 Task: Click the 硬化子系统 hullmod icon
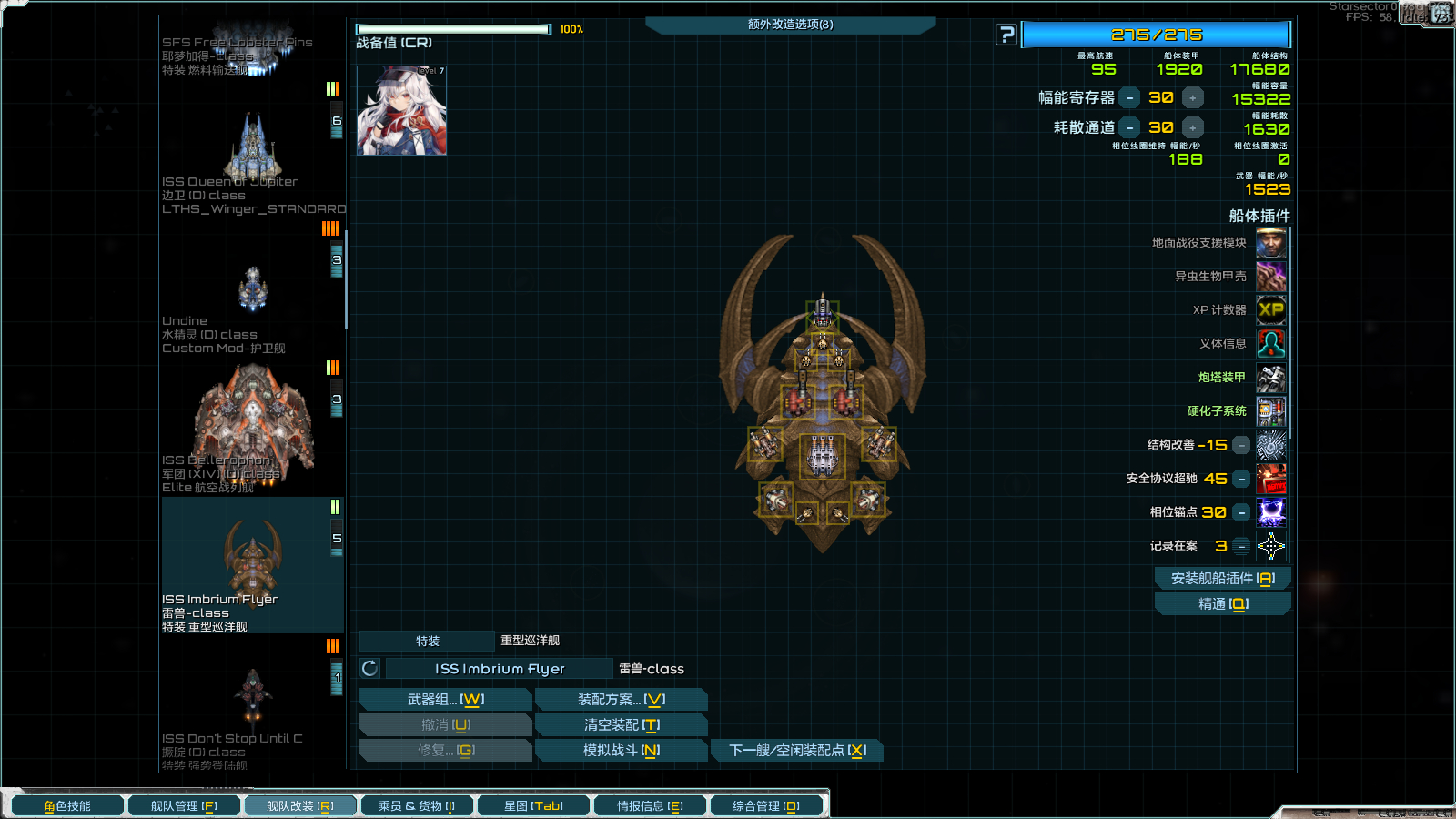1271,410
